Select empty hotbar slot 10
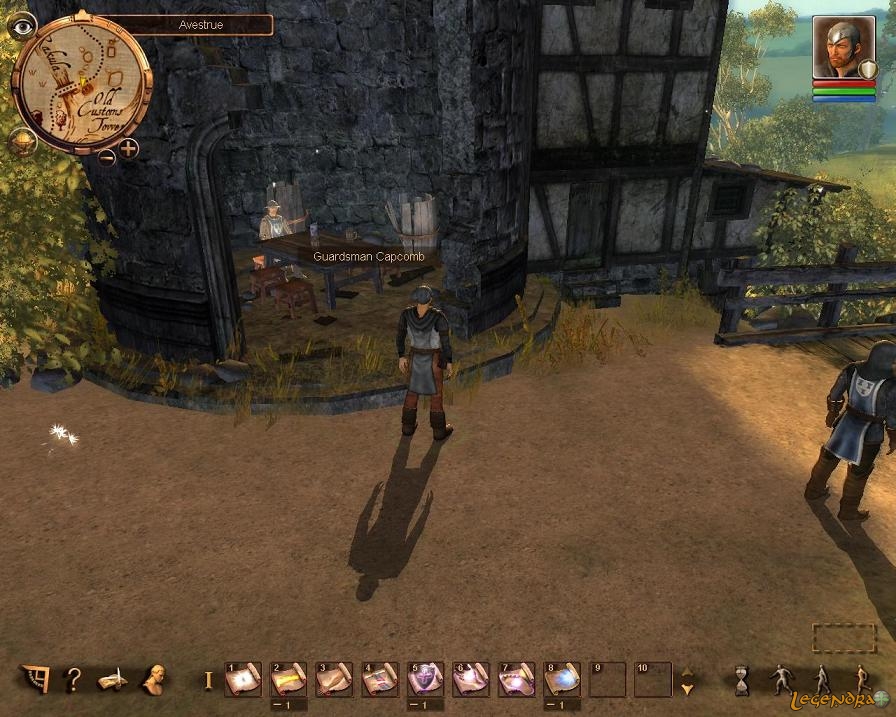This screenshot has width=896, height=717. click(x=653, y=680)
